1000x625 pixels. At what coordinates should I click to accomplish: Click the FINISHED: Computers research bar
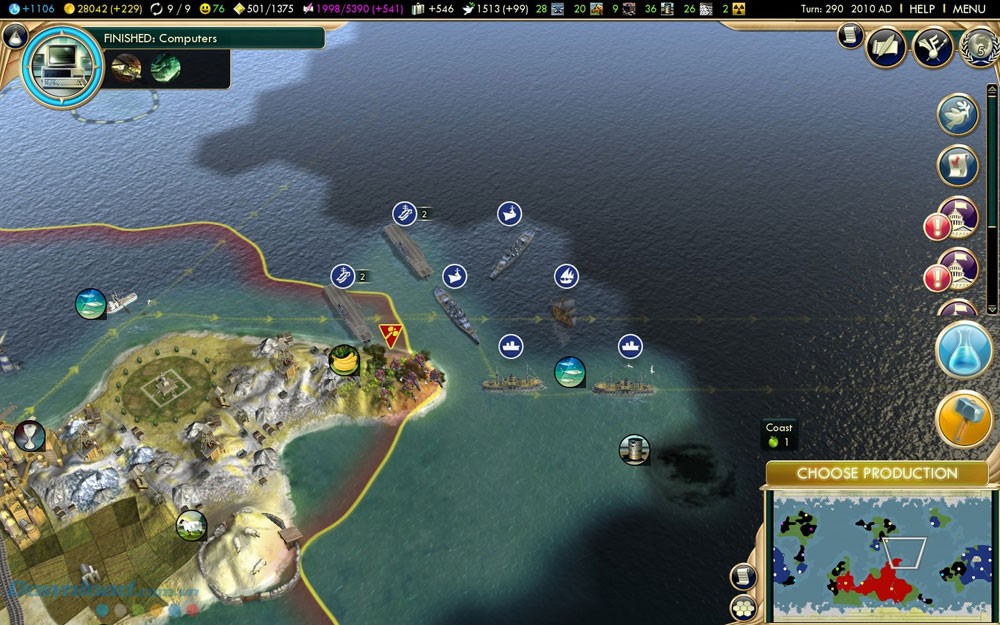212,38
